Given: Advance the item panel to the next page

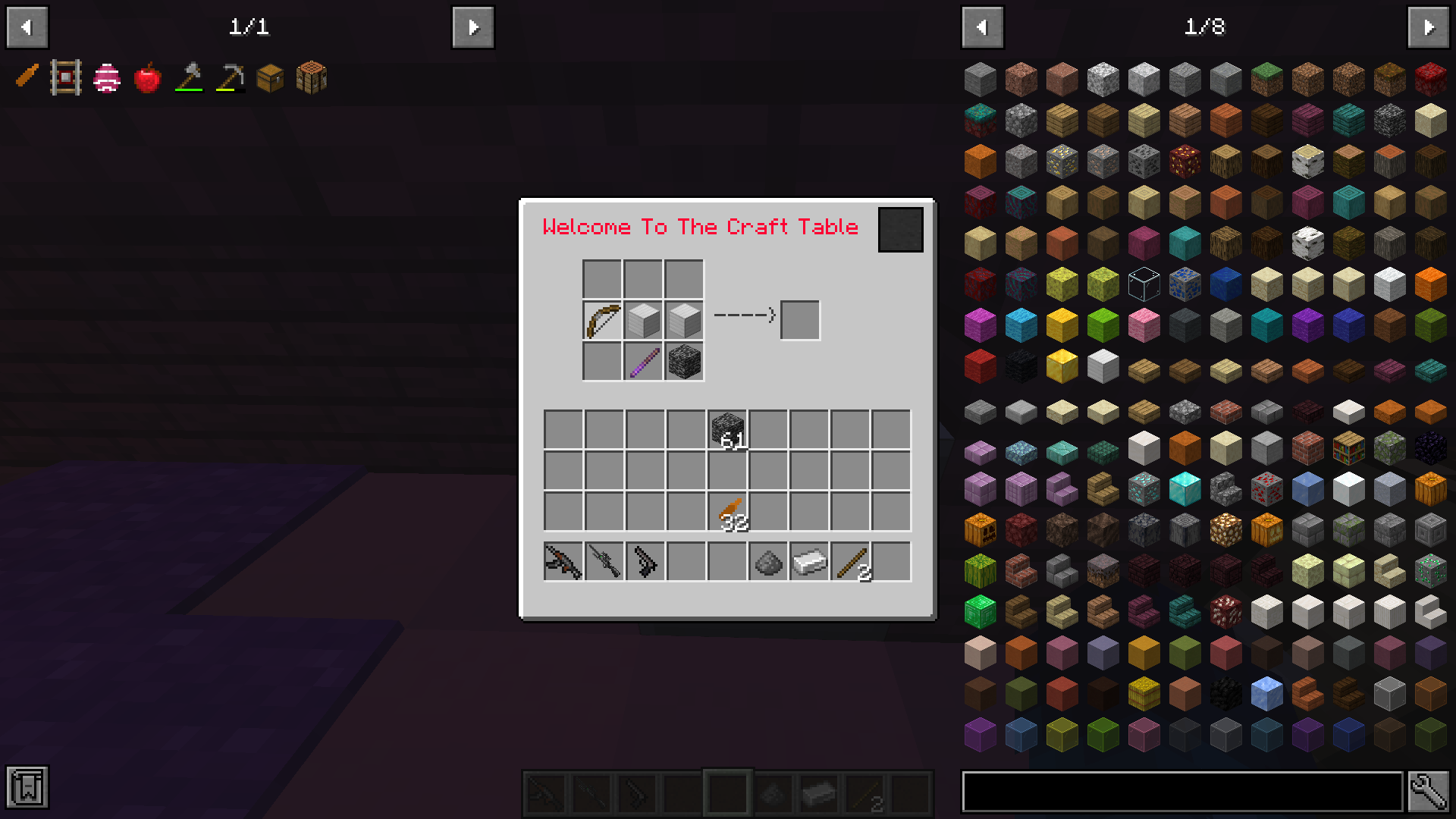Looking at the screenshot, I should click(1429, 27).
